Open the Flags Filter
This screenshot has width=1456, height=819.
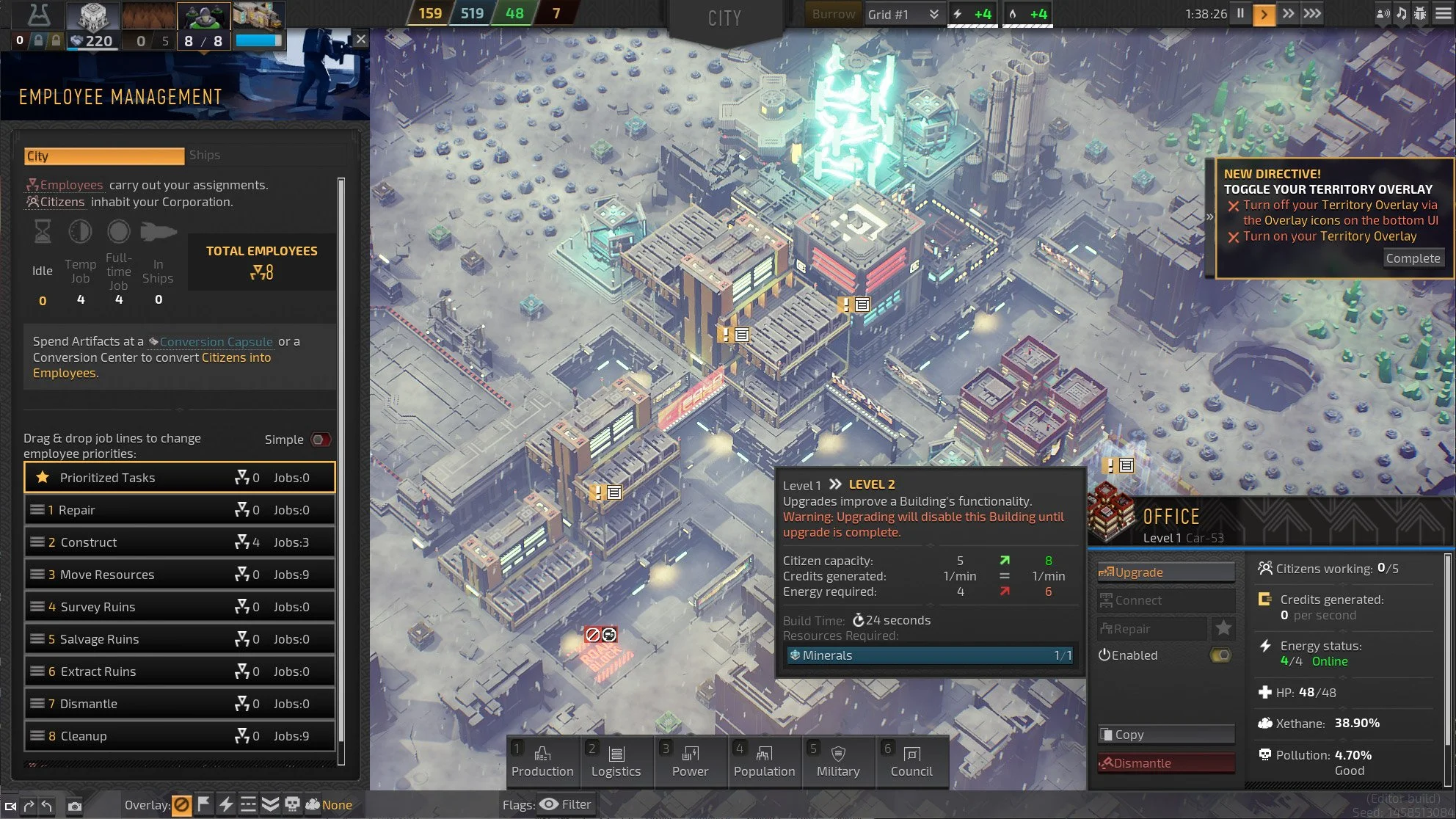[565, 804]
